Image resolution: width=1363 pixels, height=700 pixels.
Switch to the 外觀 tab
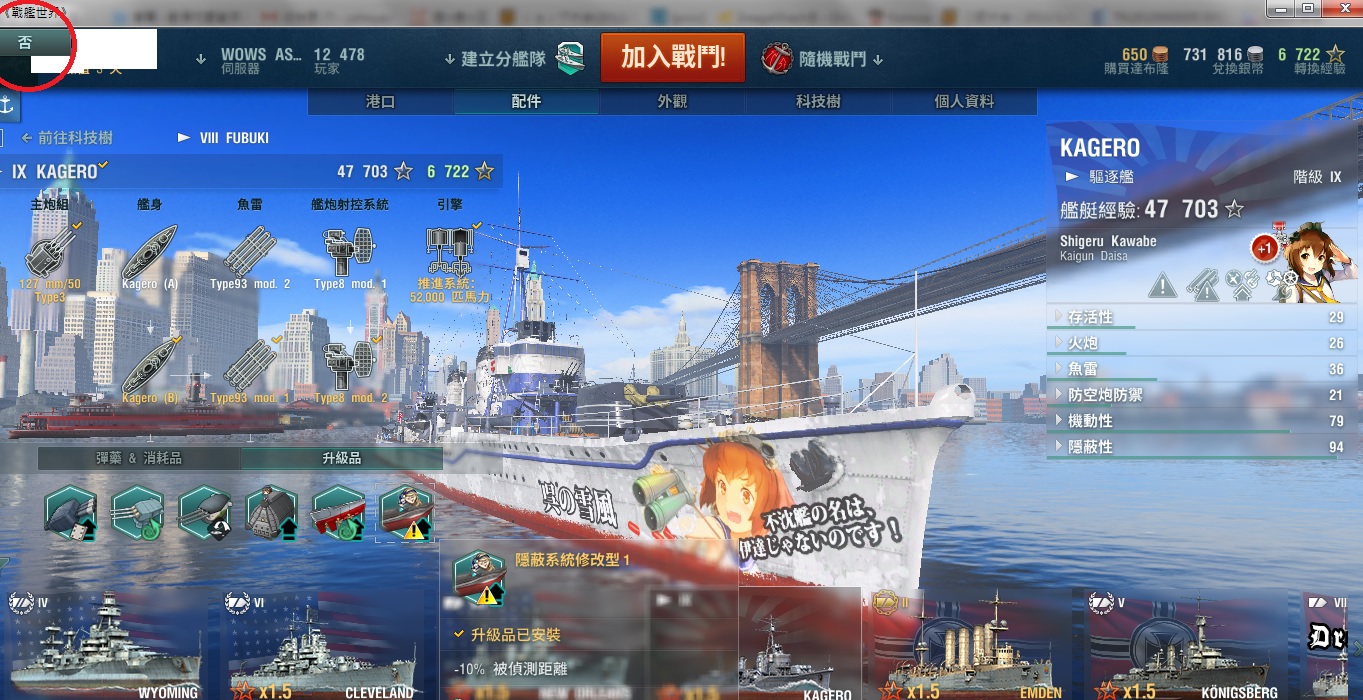tap(672, 102)
